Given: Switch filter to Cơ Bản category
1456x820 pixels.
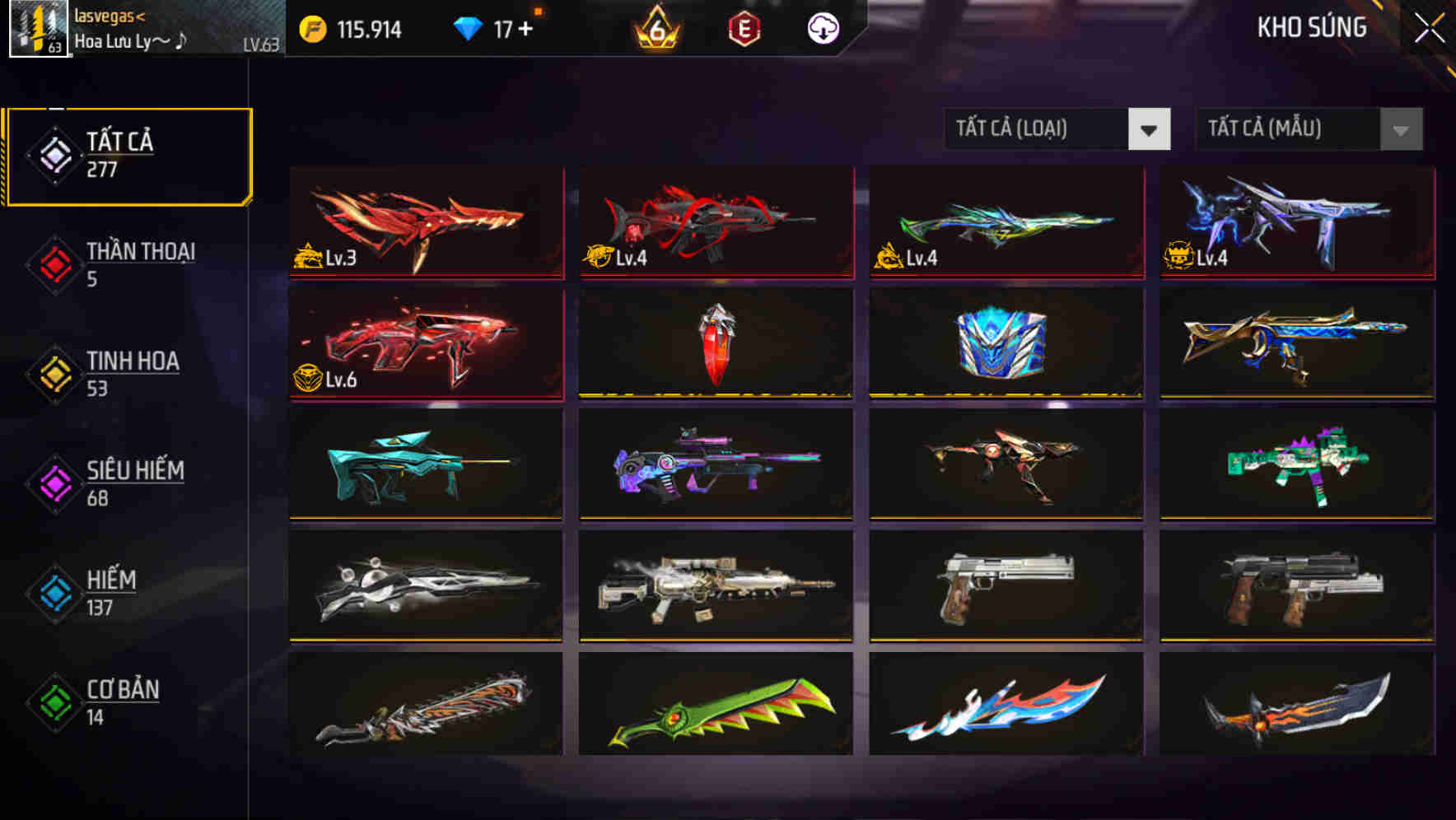Looking at the screenshot, I should click(x=120, y=701).
